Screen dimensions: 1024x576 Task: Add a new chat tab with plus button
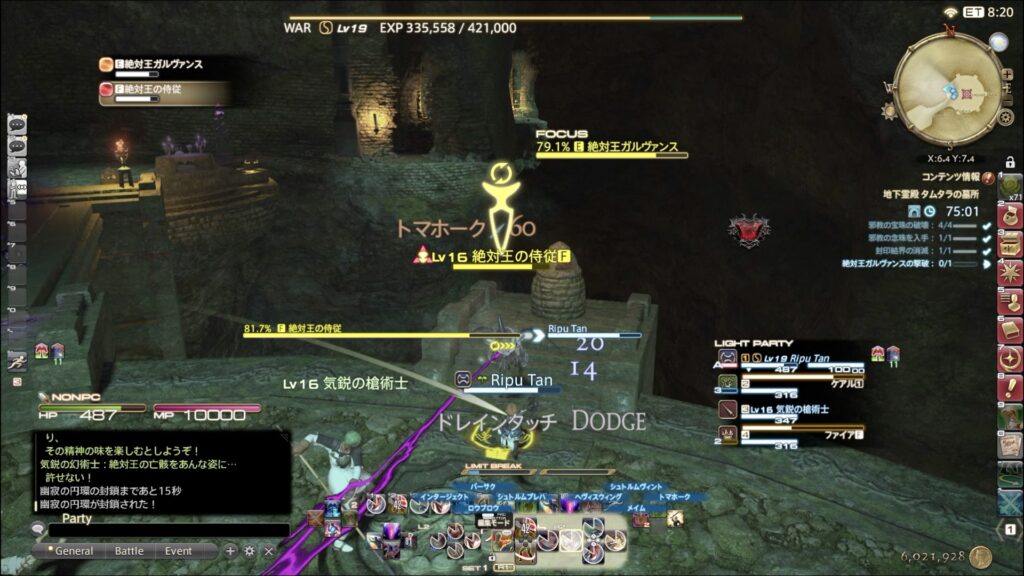231,551
